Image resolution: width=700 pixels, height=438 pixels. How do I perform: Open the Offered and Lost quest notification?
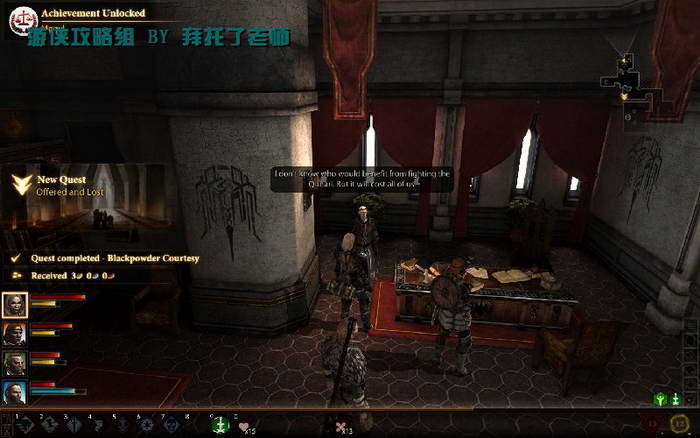(x=70, y=186)
